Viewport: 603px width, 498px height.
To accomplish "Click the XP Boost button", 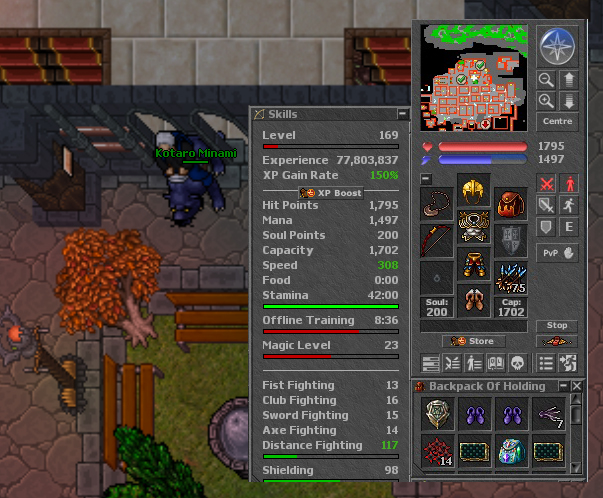I will pos(330,192).
